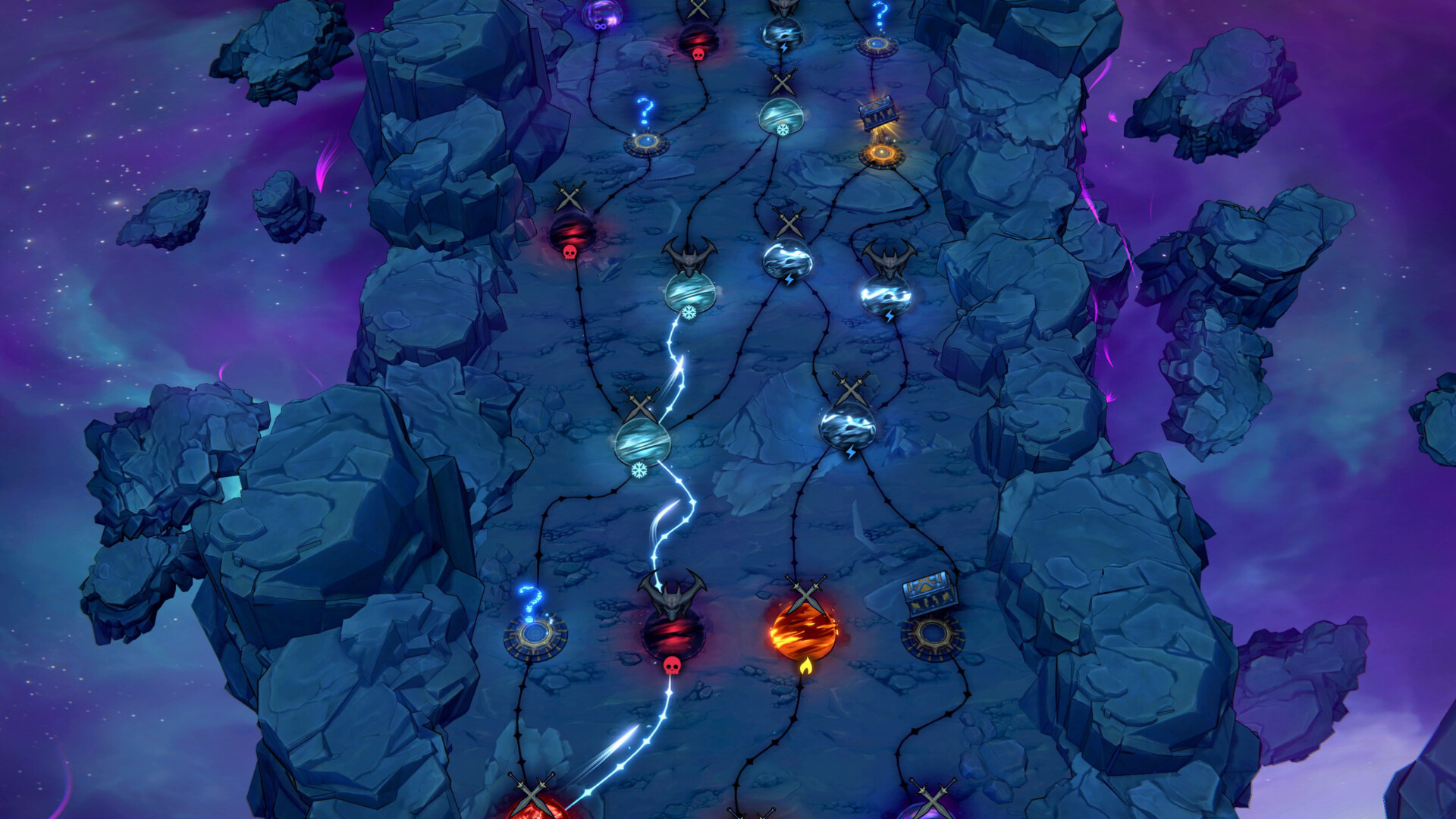Activate the glowing orange portal pad near the chest
This screenshot has height=819, width=1456.
coord(881,153)
